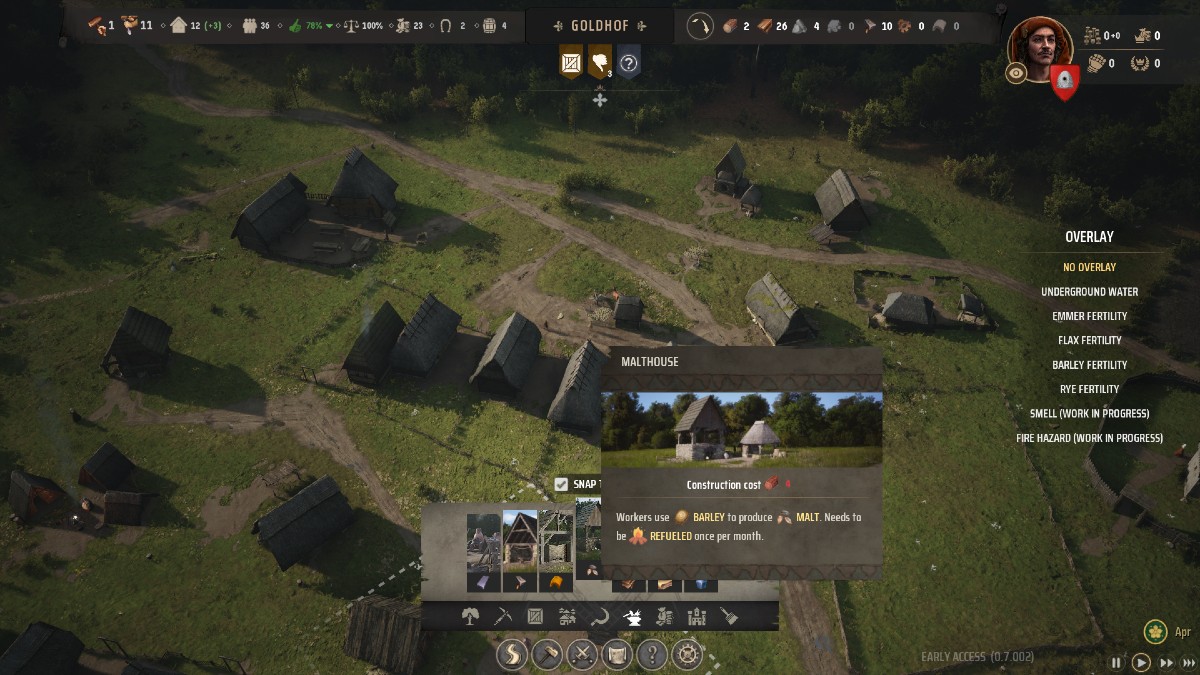Click the eye icon beside the portrait
This screenshot has width=1200, height=675.
point(1016,73)
